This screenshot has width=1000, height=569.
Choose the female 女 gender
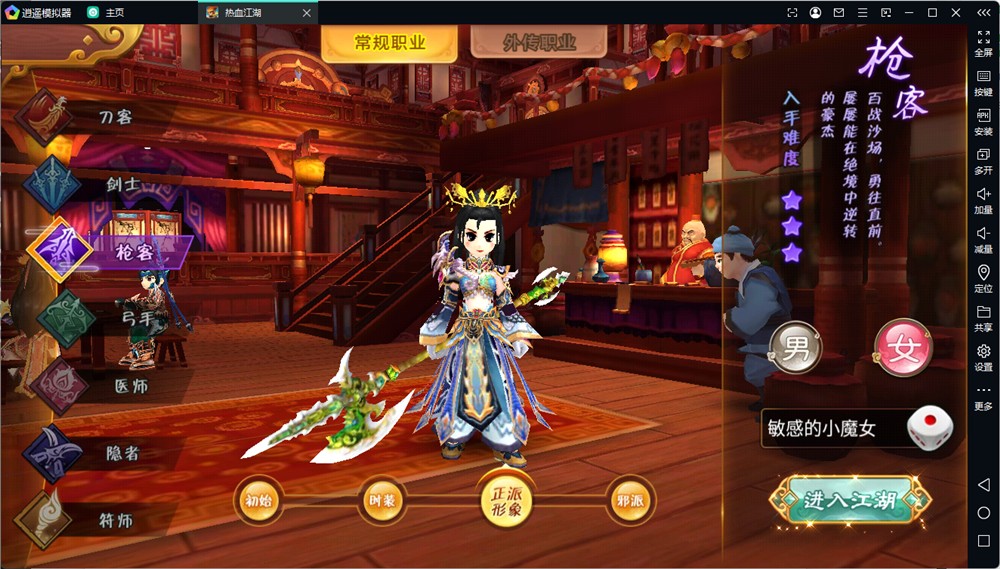coord(904,349)
